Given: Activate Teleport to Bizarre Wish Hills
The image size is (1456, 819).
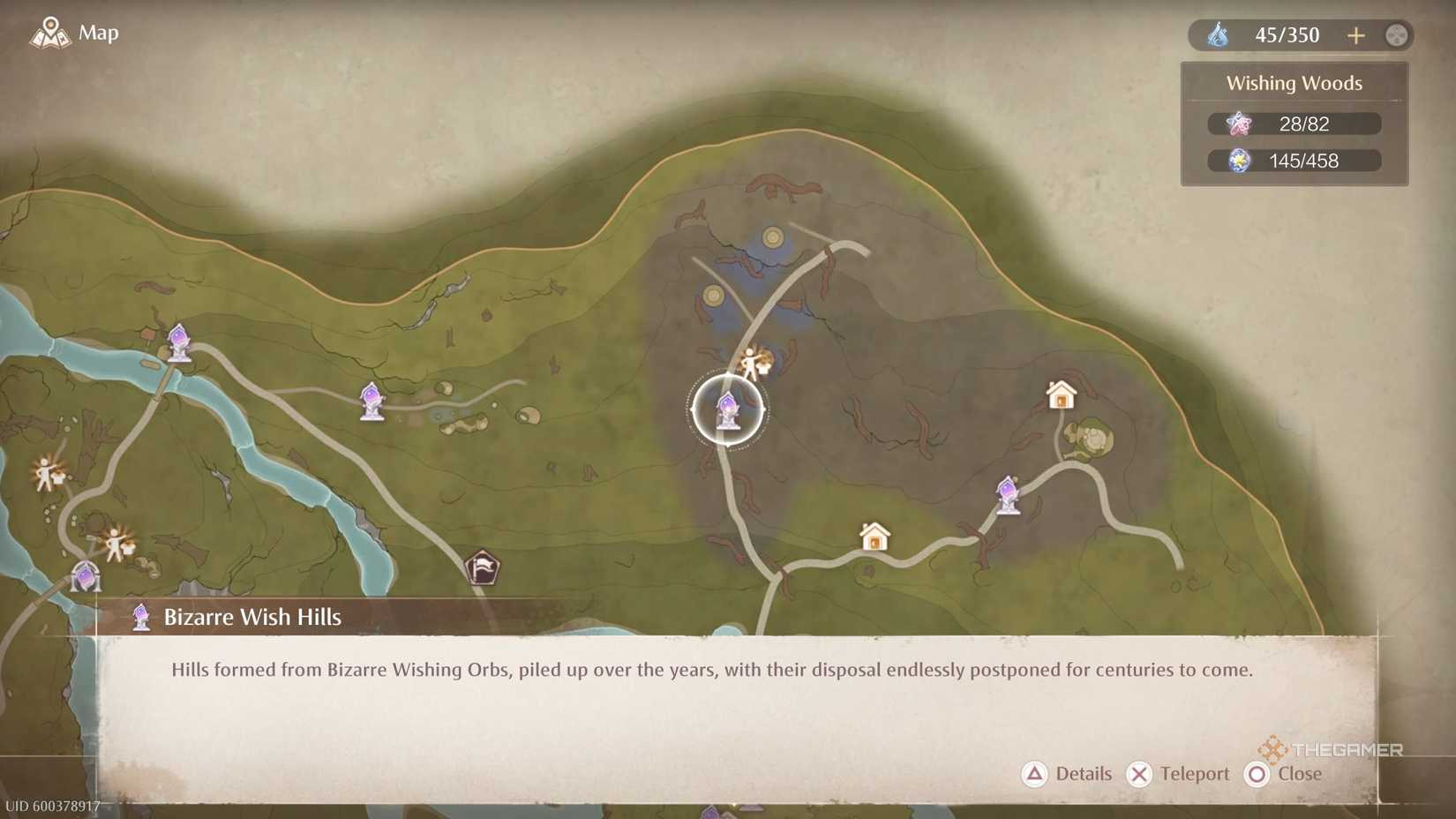Looking at the screenshot, I should pos(1179,774).
